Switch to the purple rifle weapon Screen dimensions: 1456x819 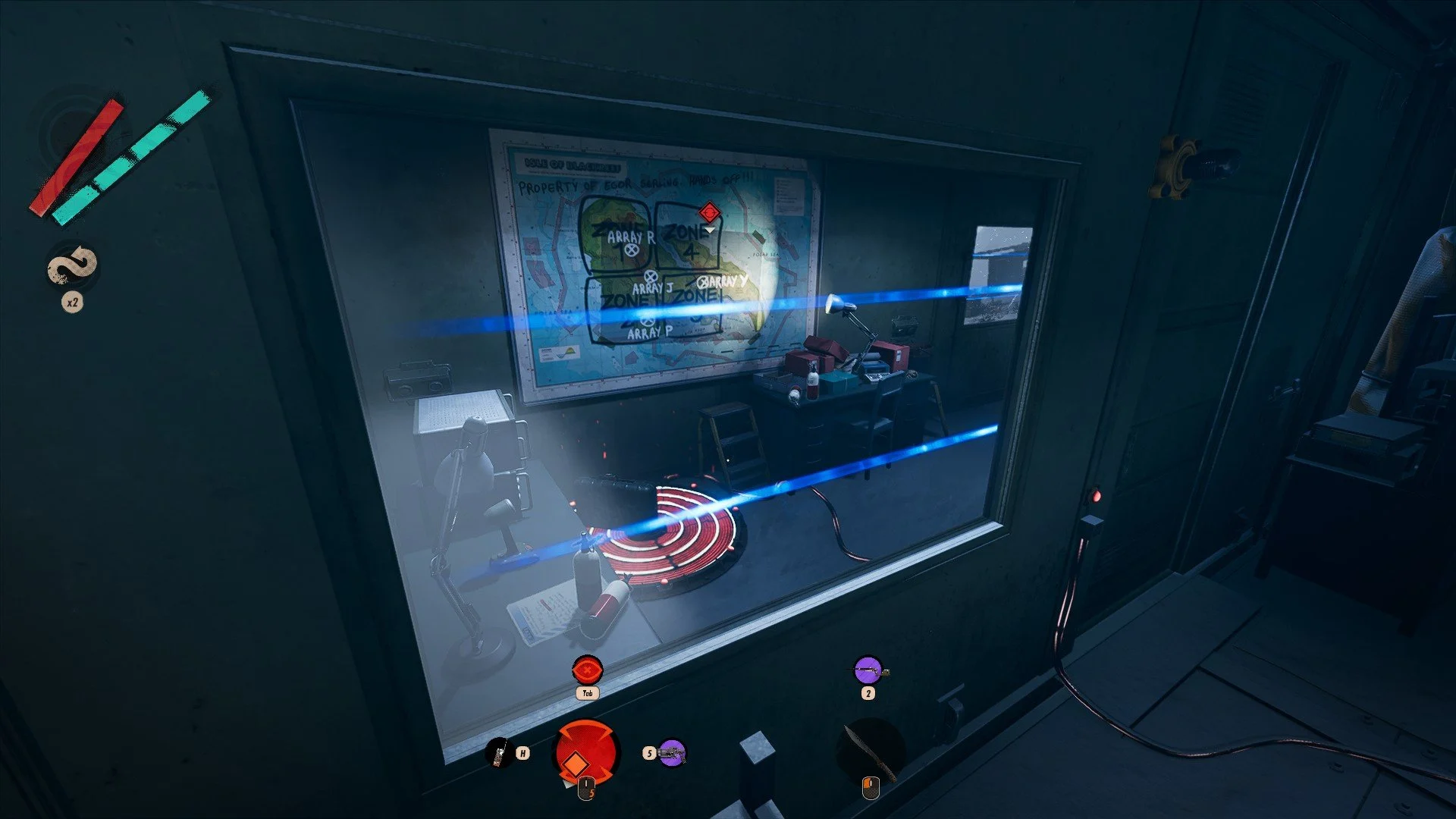868,671
